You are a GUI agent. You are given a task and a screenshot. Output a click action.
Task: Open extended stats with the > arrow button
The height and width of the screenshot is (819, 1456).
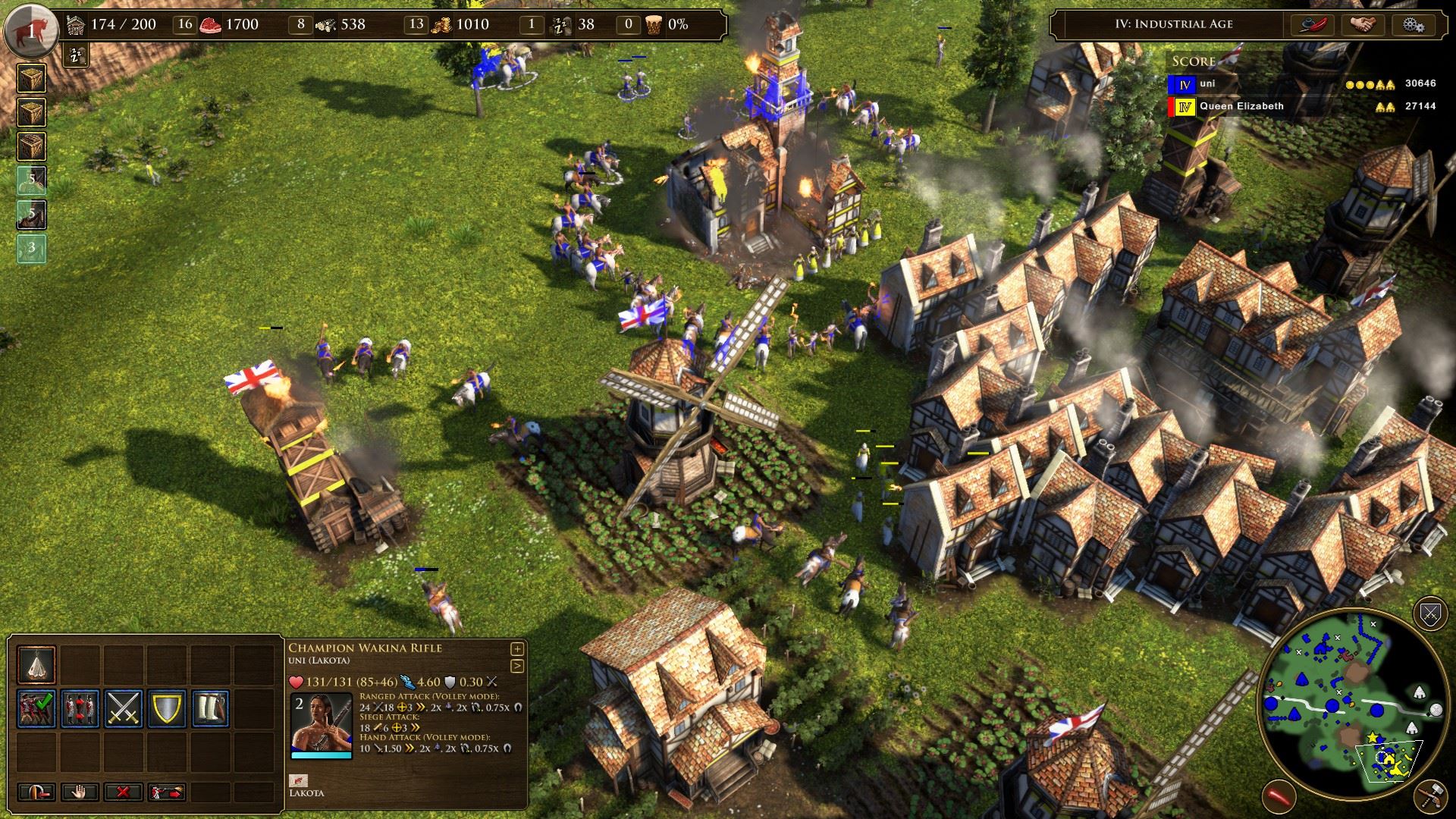tap(516, 665)
